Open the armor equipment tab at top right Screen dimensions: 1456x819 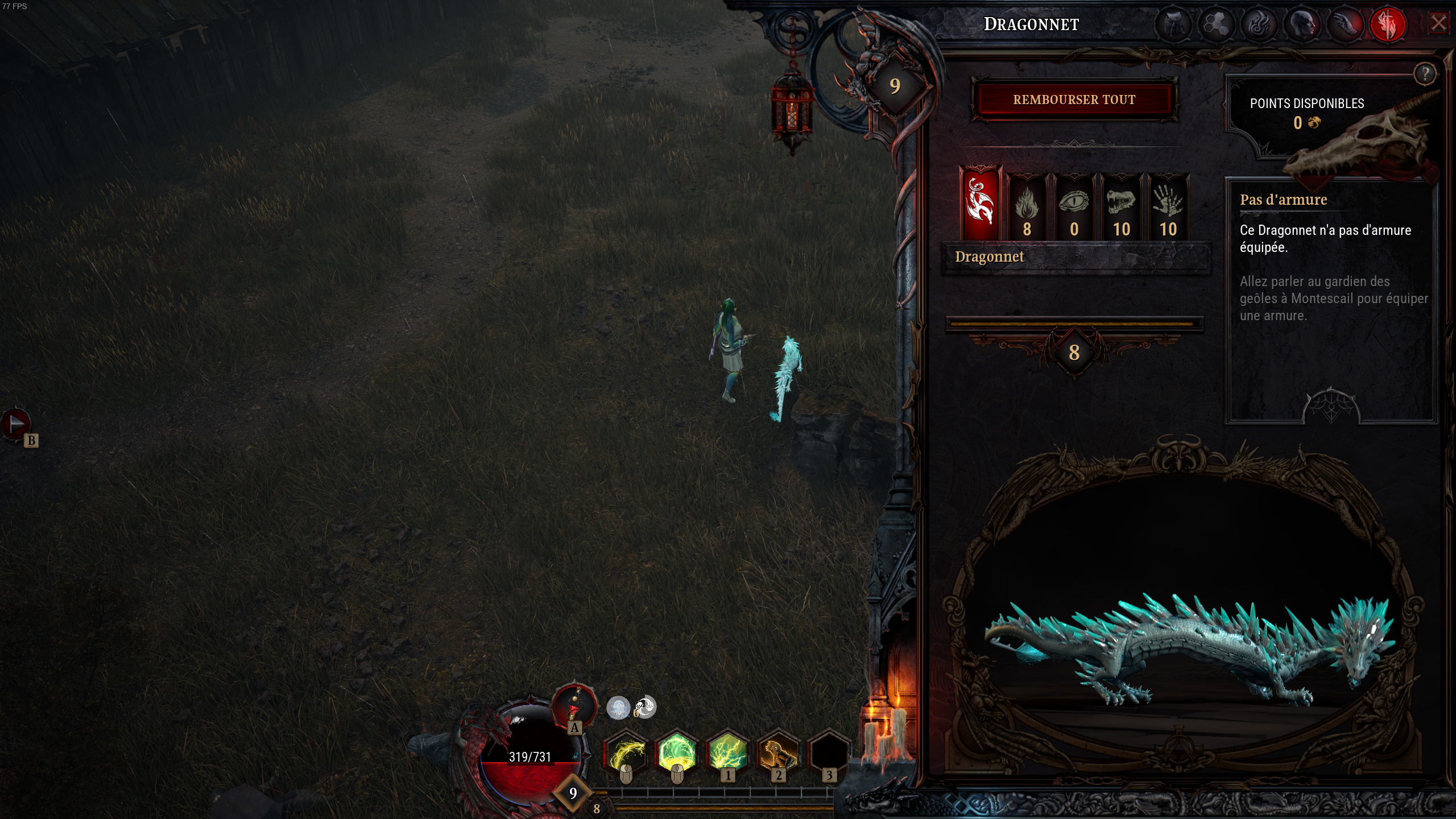coord(1173,24)
